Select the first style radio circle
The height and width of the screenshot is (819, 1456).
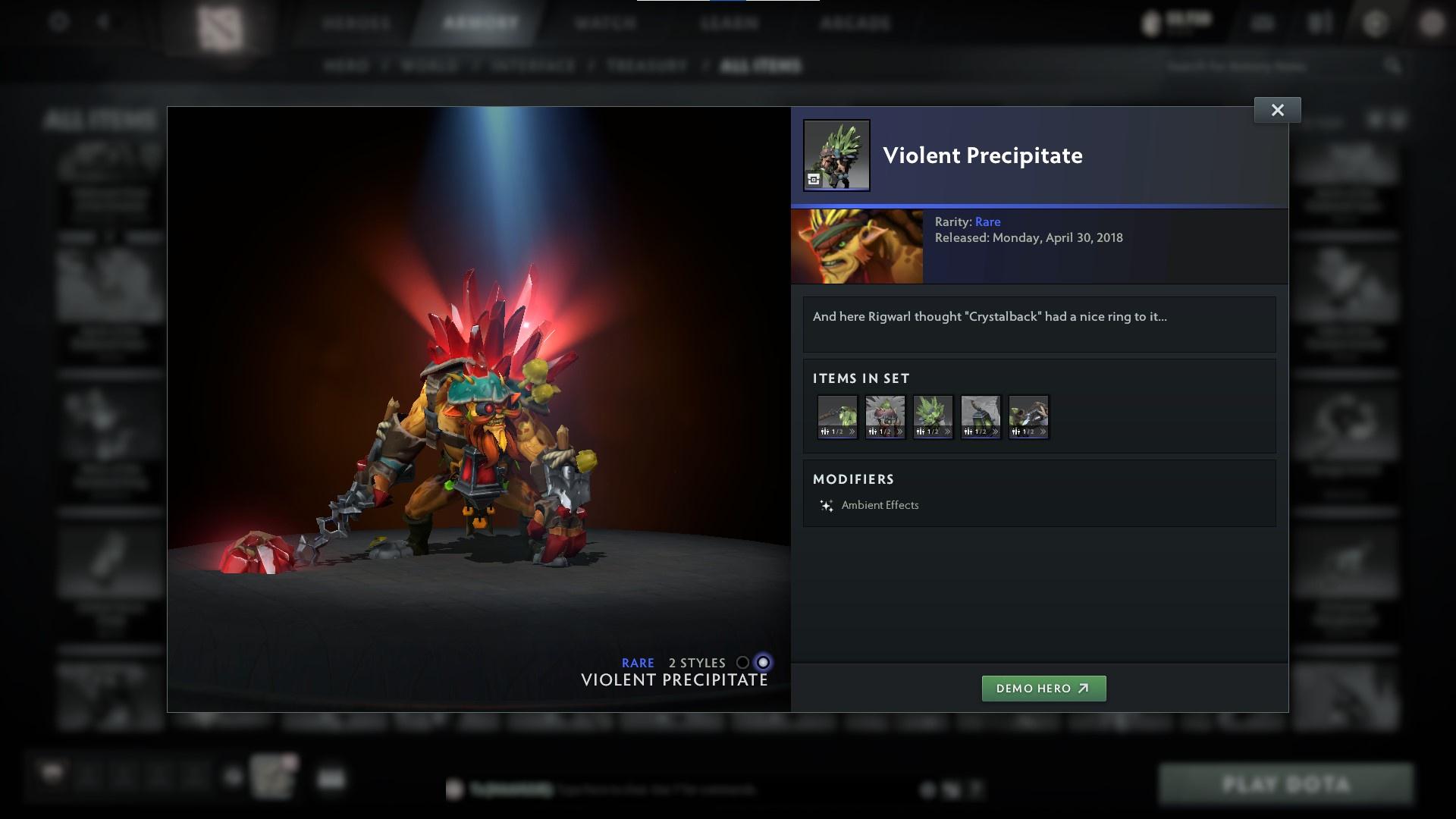(742, 662)
